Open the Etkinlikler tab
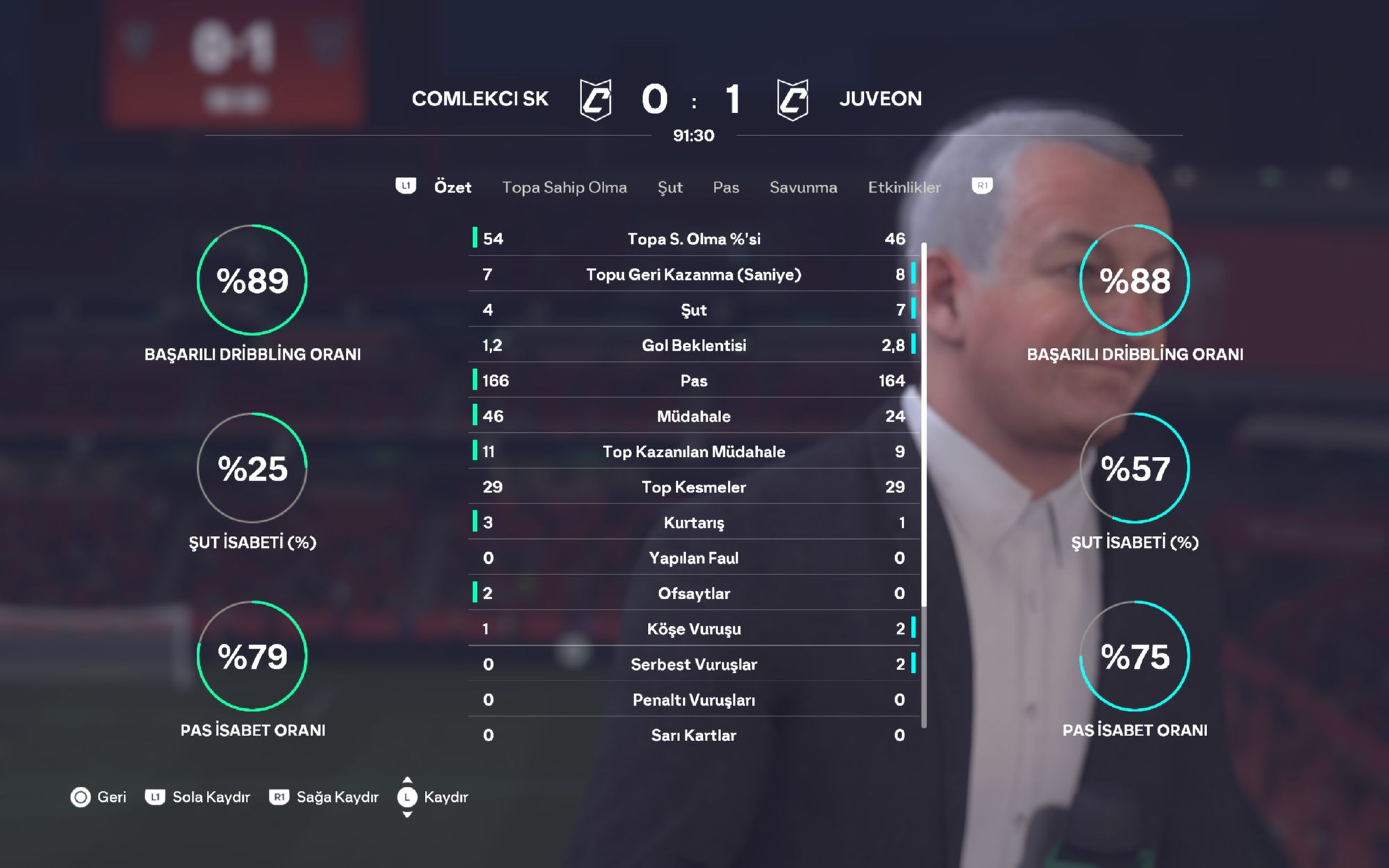This screenshot has height=868, width=1389. tap(904, 187)
